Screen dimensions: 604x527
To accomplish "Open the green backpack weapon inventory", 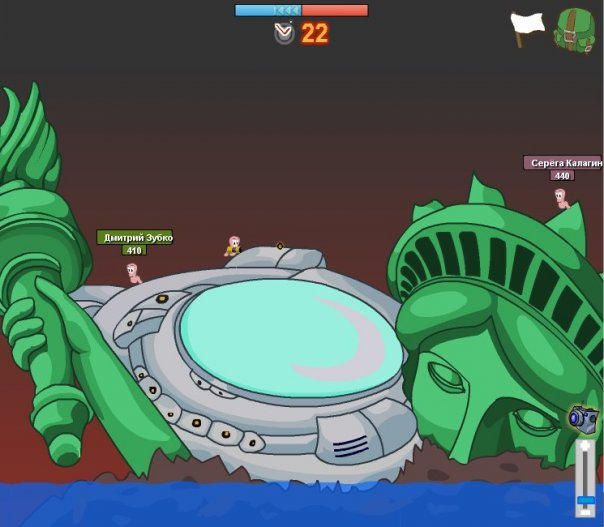I will pos(575,30).
